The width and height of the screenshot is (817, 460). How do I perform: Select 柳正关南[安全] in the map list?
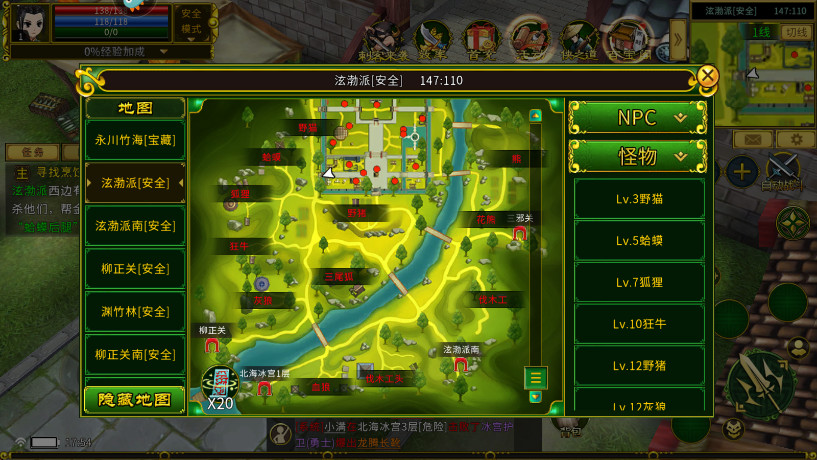coord(135,354)
